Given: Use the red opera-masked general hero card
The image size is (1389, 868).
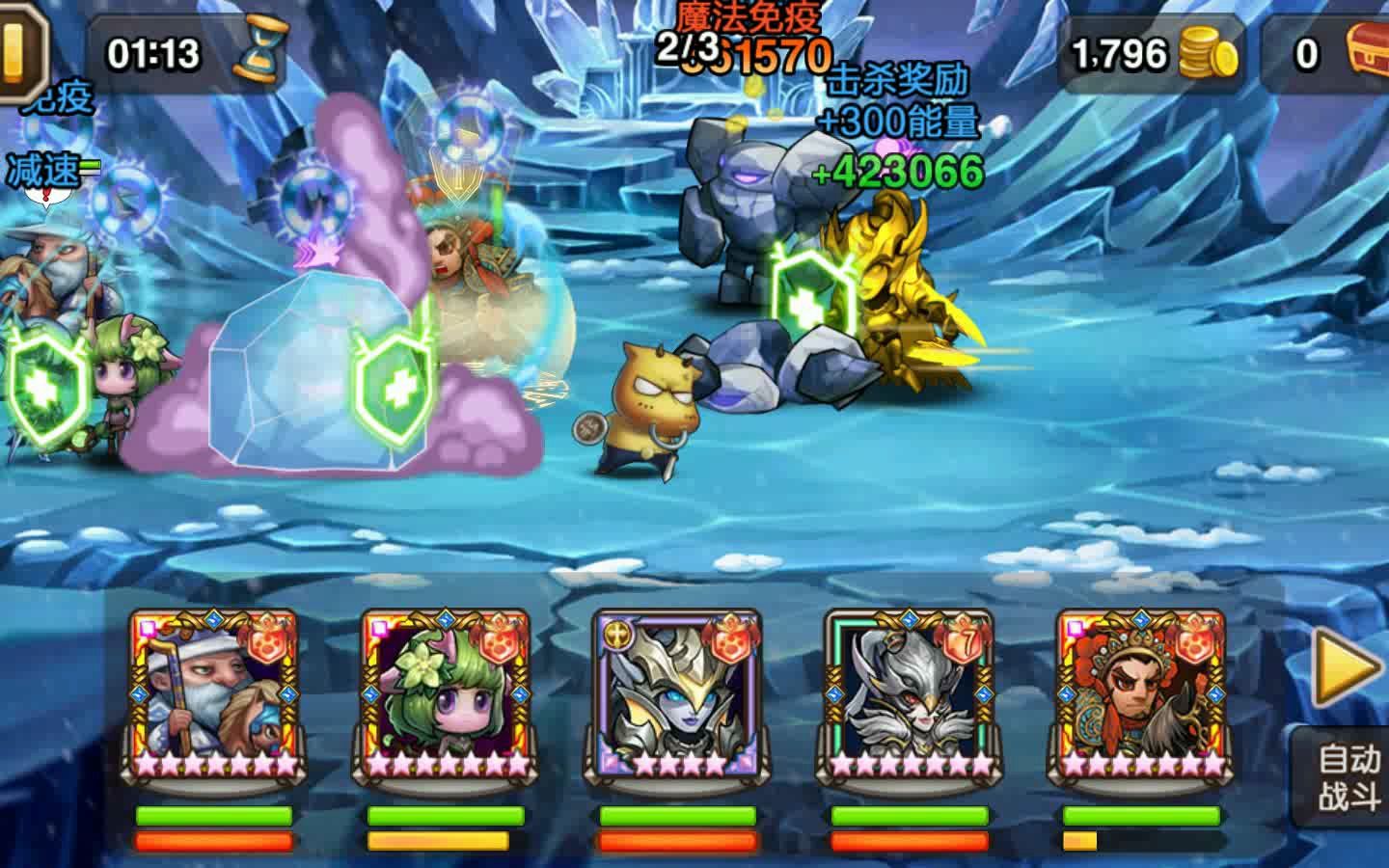Looking at the screenshot, I should (1140, 694).
